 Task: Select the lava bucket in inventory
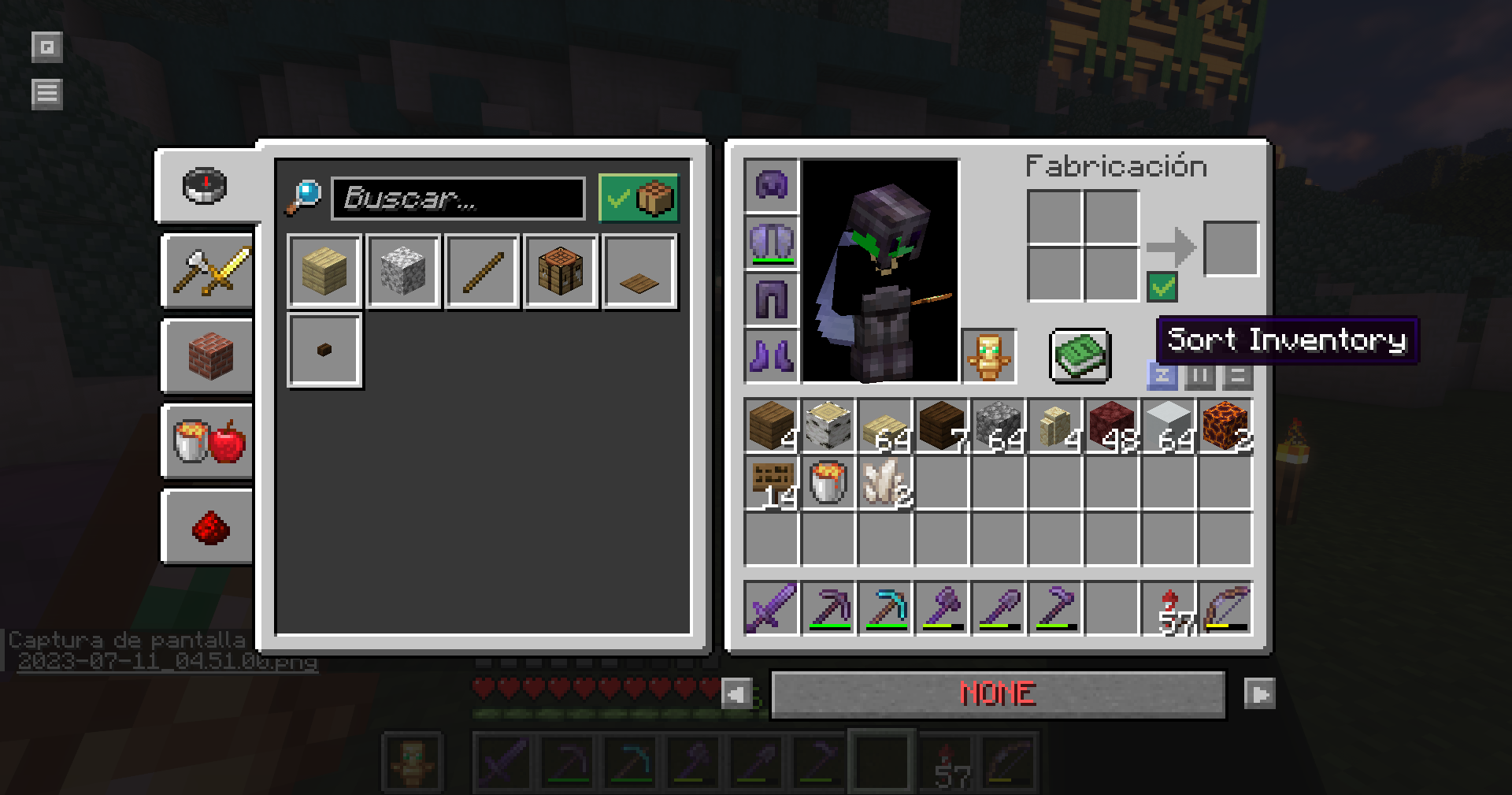[828, 483]
